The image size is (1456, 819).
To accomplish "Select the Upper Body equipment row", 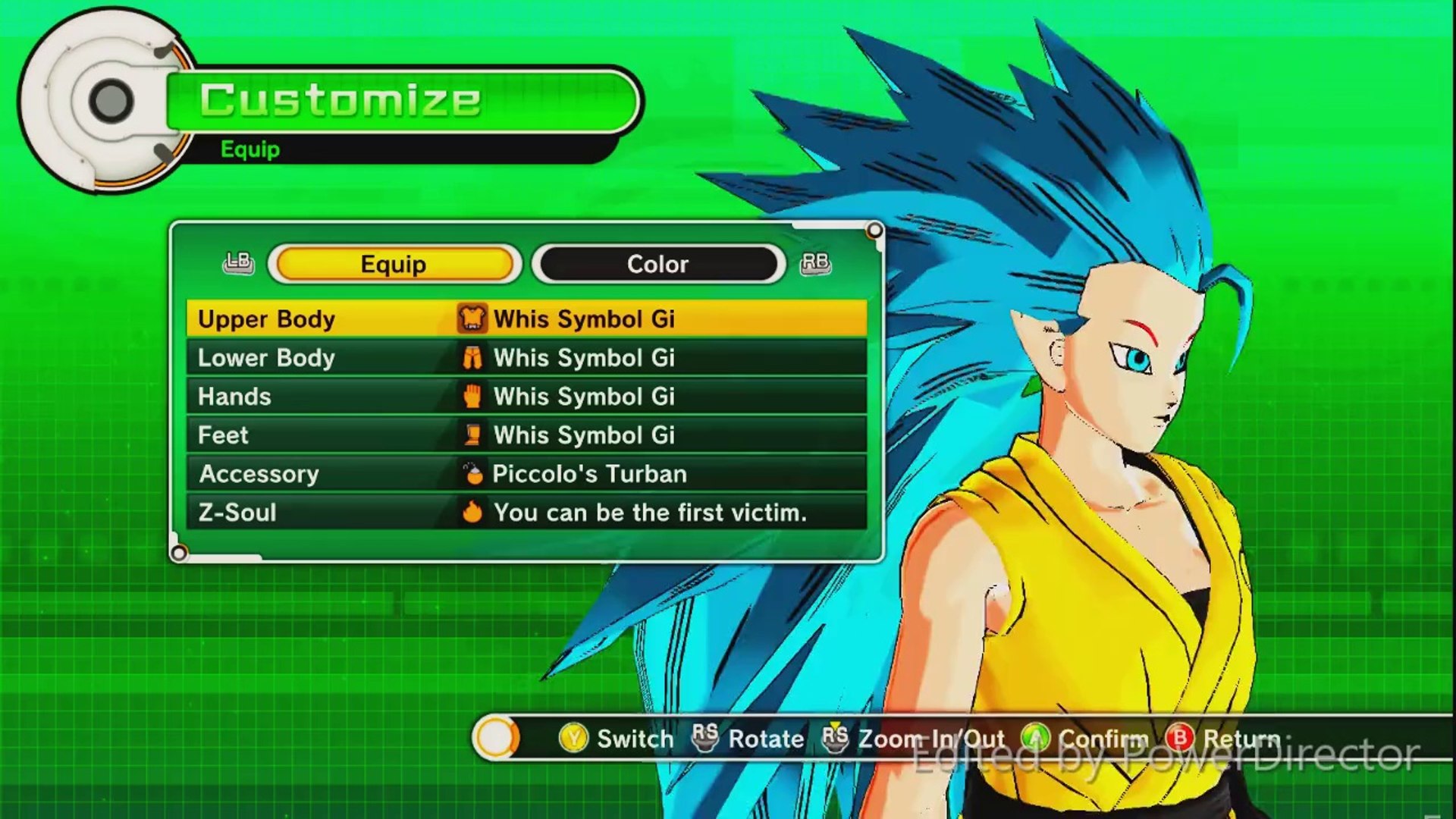I will [x=526, y=318].
